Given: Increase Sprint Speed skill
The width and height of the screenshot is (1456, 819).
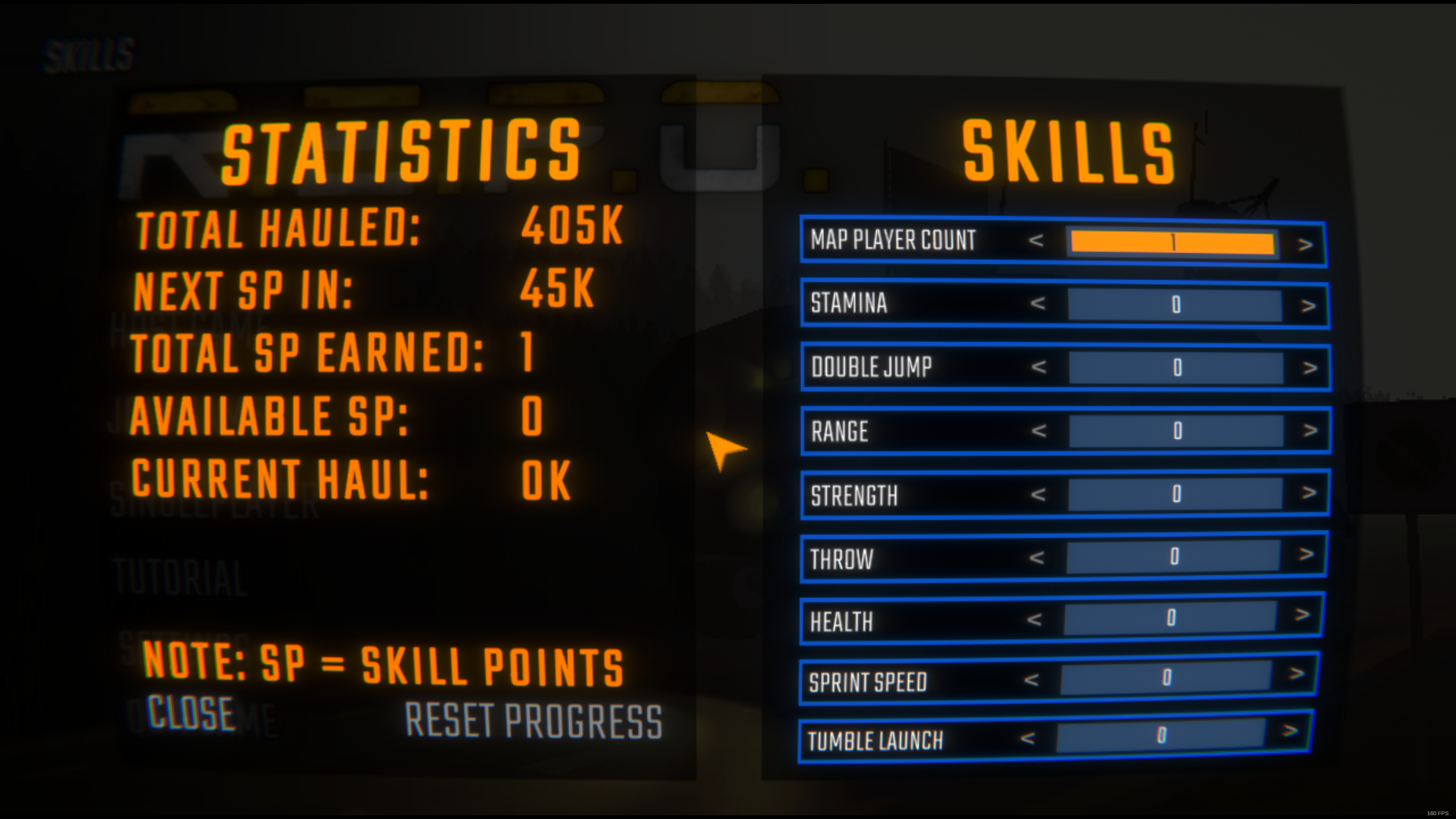Looking at the screenshot, I should [1297, 674].
